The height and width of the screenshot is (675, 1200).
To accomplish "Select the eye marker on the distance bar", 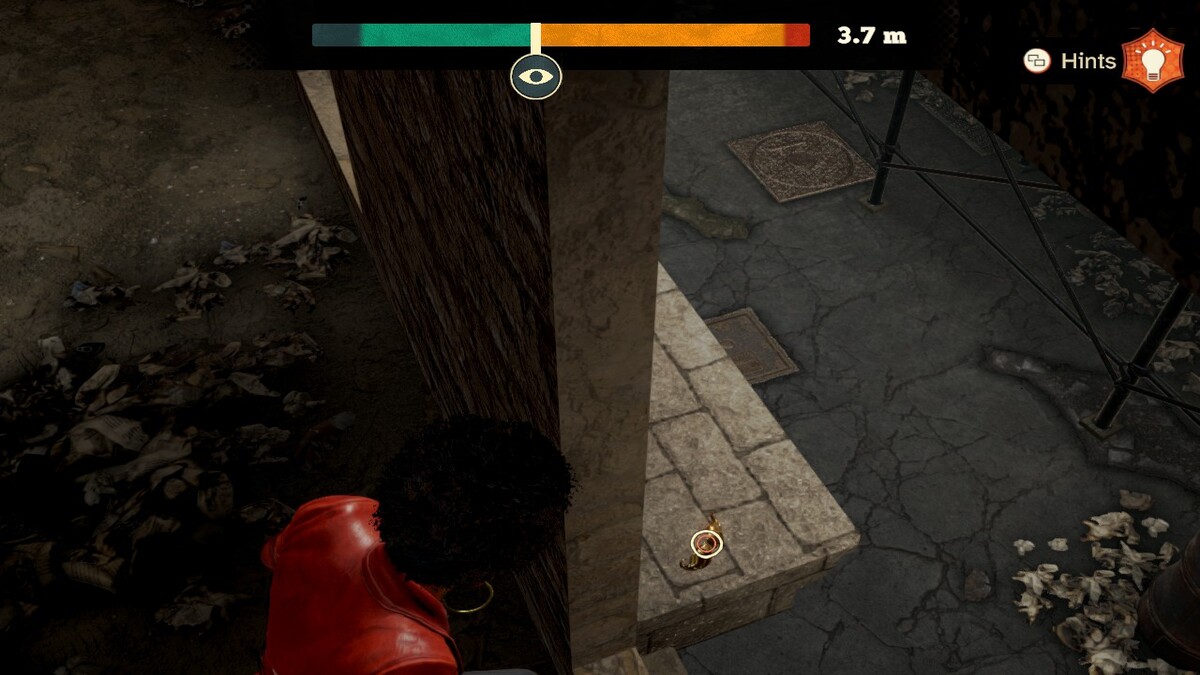I will tap(536, 77).
